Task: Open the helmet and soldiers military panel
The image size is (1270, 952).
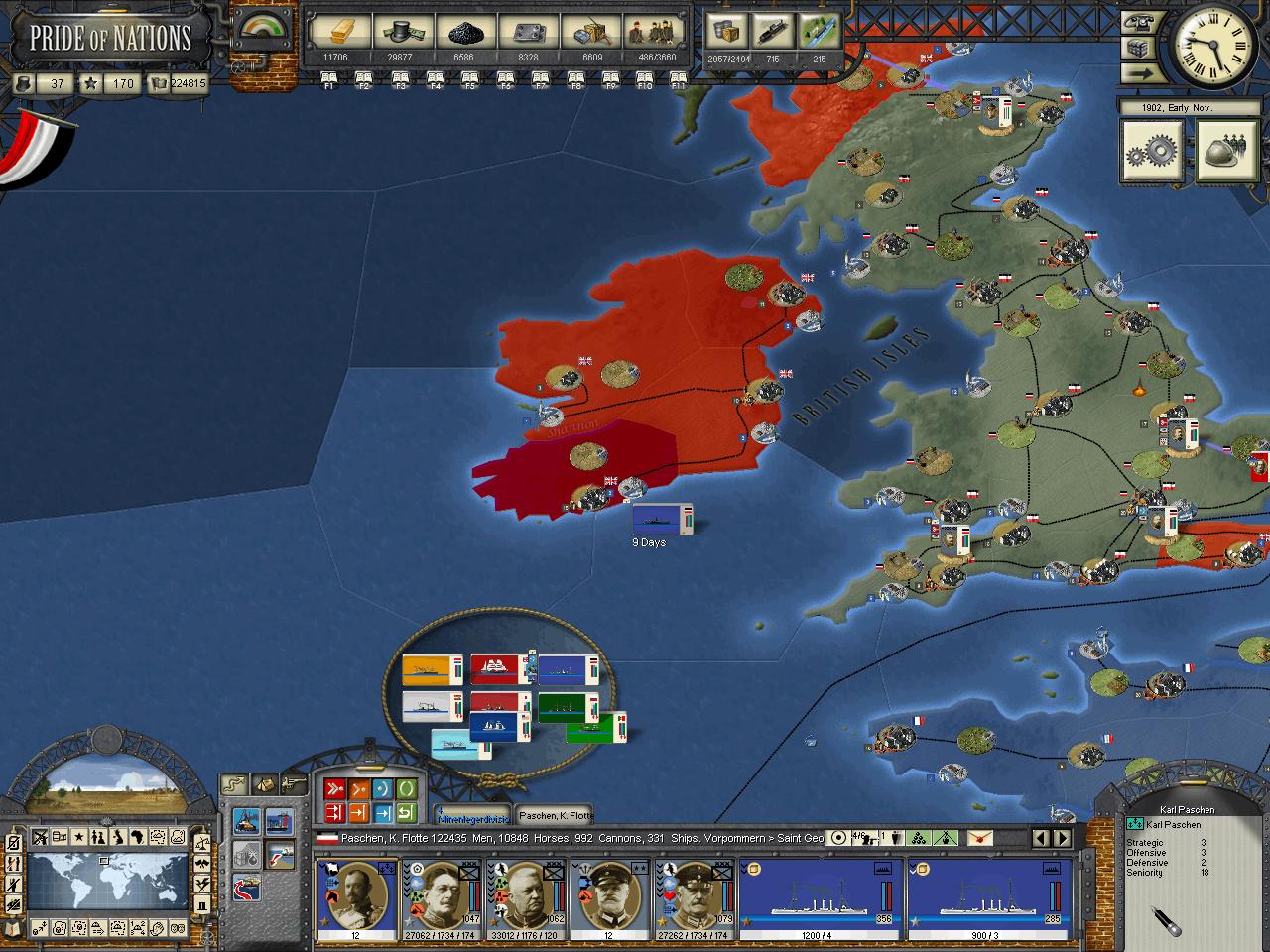Action: coord(1227,153)
